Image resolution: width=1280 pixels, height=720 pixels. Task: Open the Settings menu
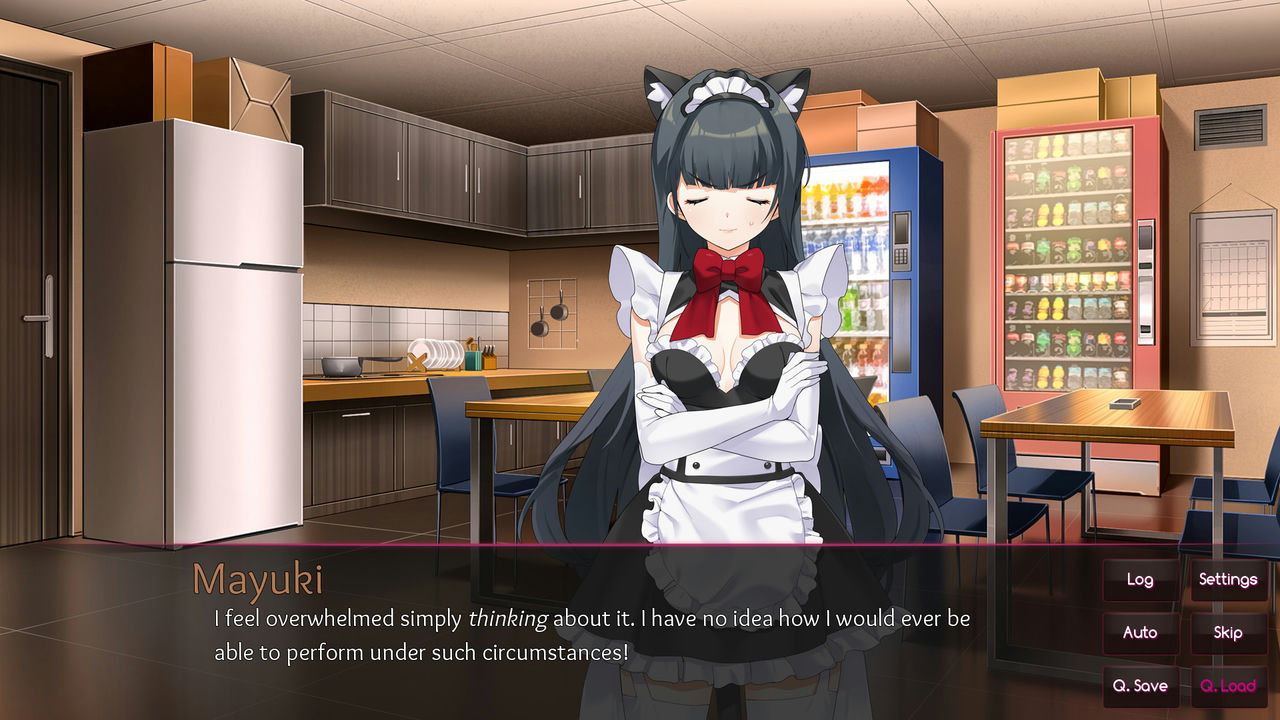coord(1228,580)
